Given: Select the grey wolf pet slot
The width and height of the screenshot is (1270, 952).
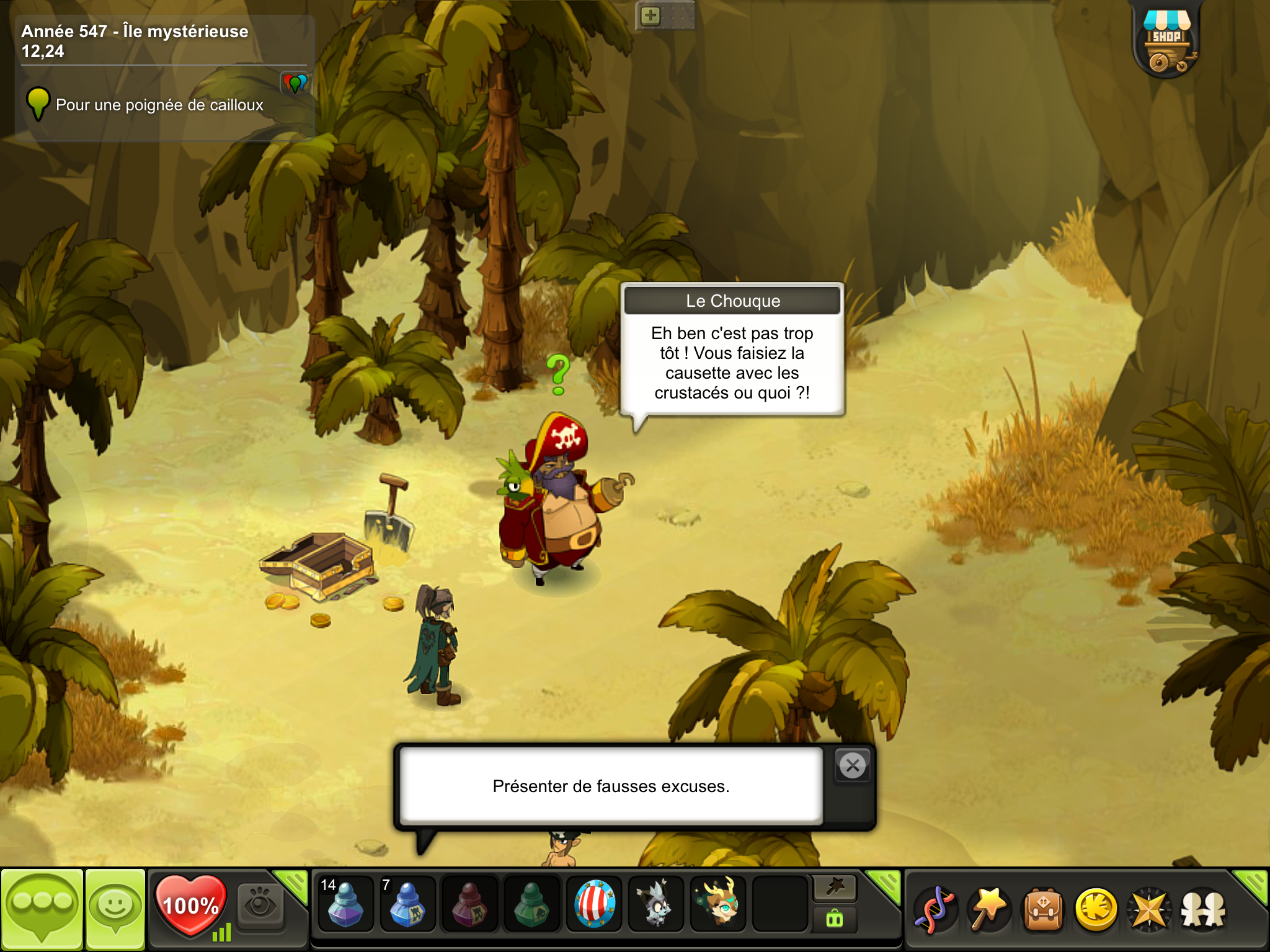Looking at the screenshot, I should (655, 904).
